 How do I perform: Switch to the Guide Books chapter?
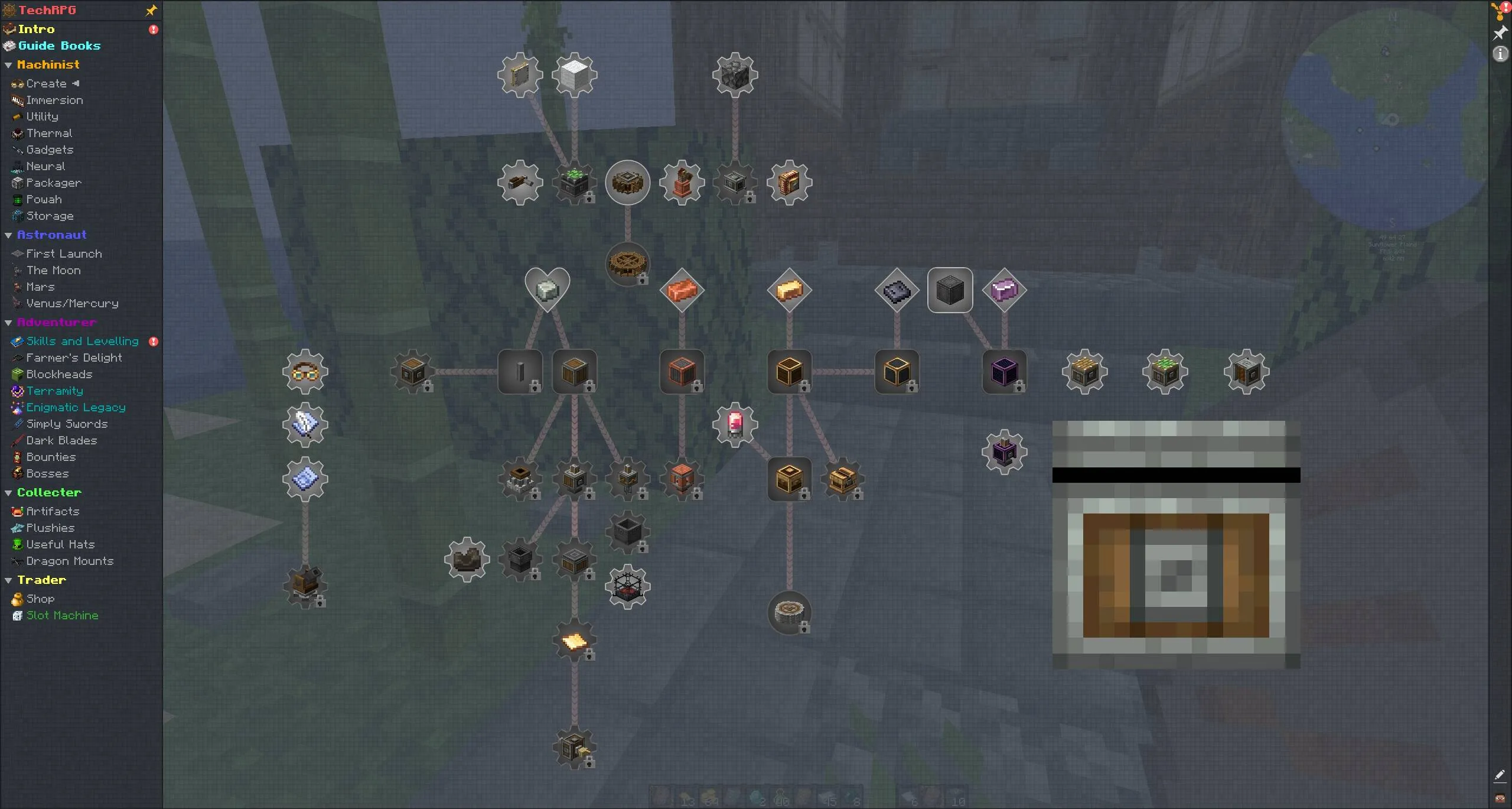point(58,46)
